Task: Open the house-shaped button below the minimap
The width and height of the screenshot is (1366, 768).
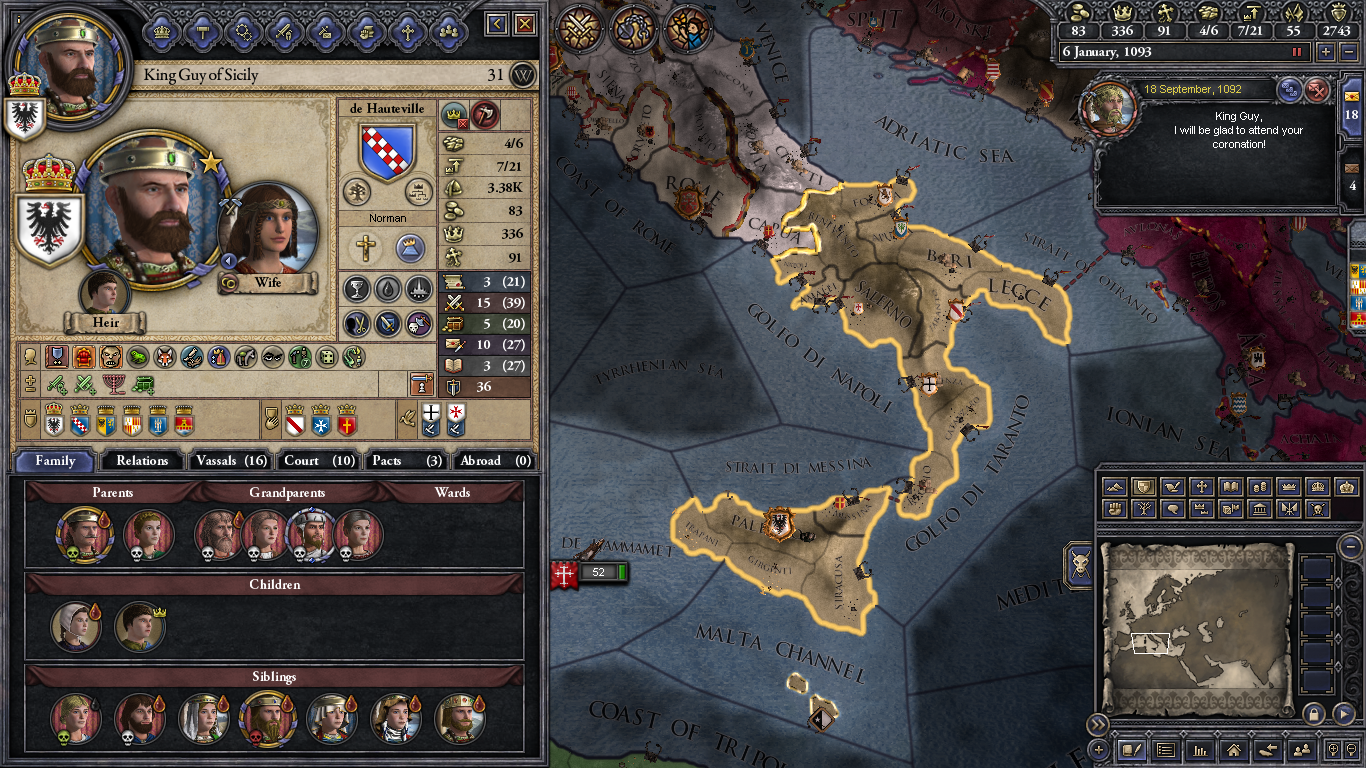Action: click(1233, 748)
